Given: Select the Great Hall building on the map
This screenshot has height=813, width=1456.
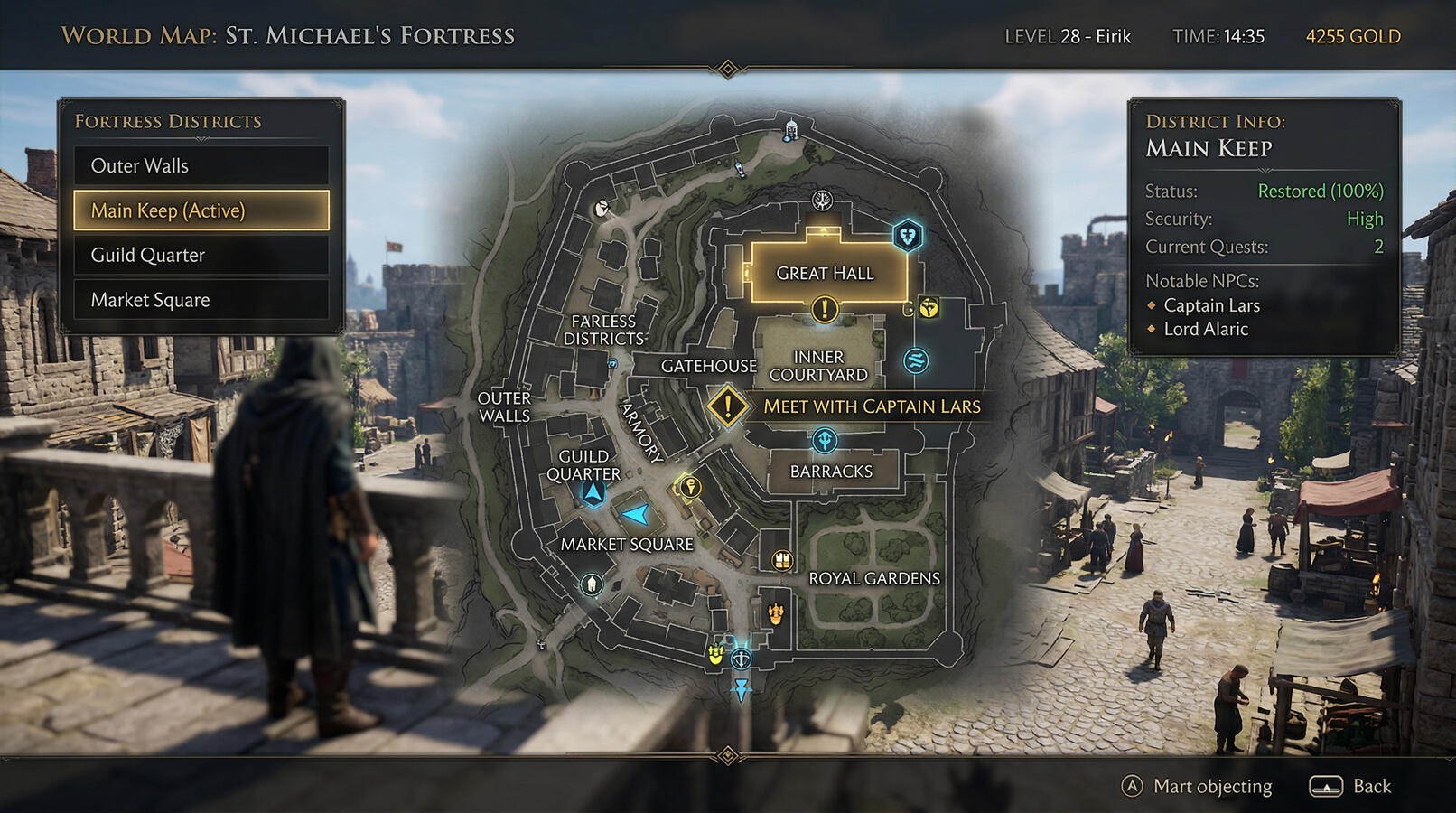Looking at the screenshot, I should pyautogui.click(x=826, y=273).
